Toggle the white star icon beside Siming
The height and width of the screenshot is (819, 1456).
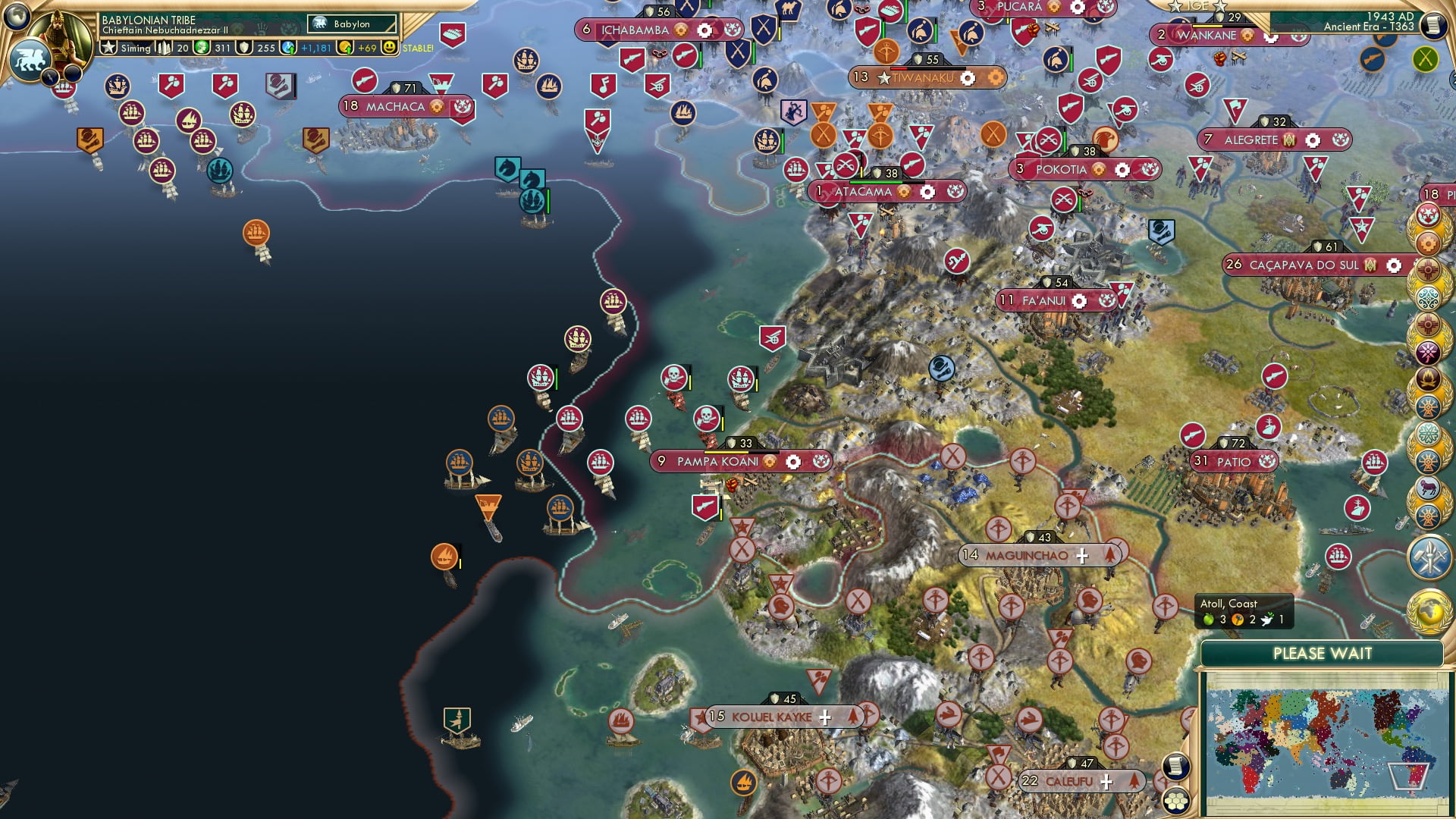[x=110, y=47]
